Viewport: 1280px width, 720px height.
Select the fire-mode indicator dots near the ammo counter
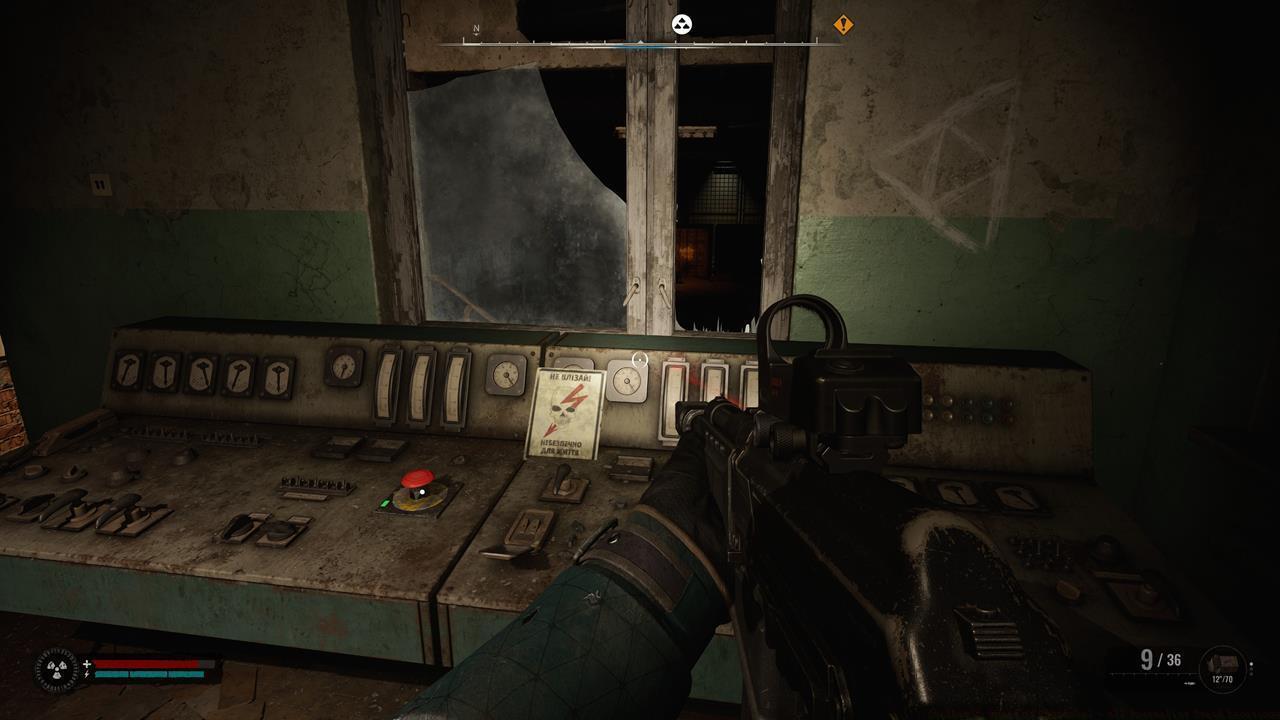point(1252,668)
